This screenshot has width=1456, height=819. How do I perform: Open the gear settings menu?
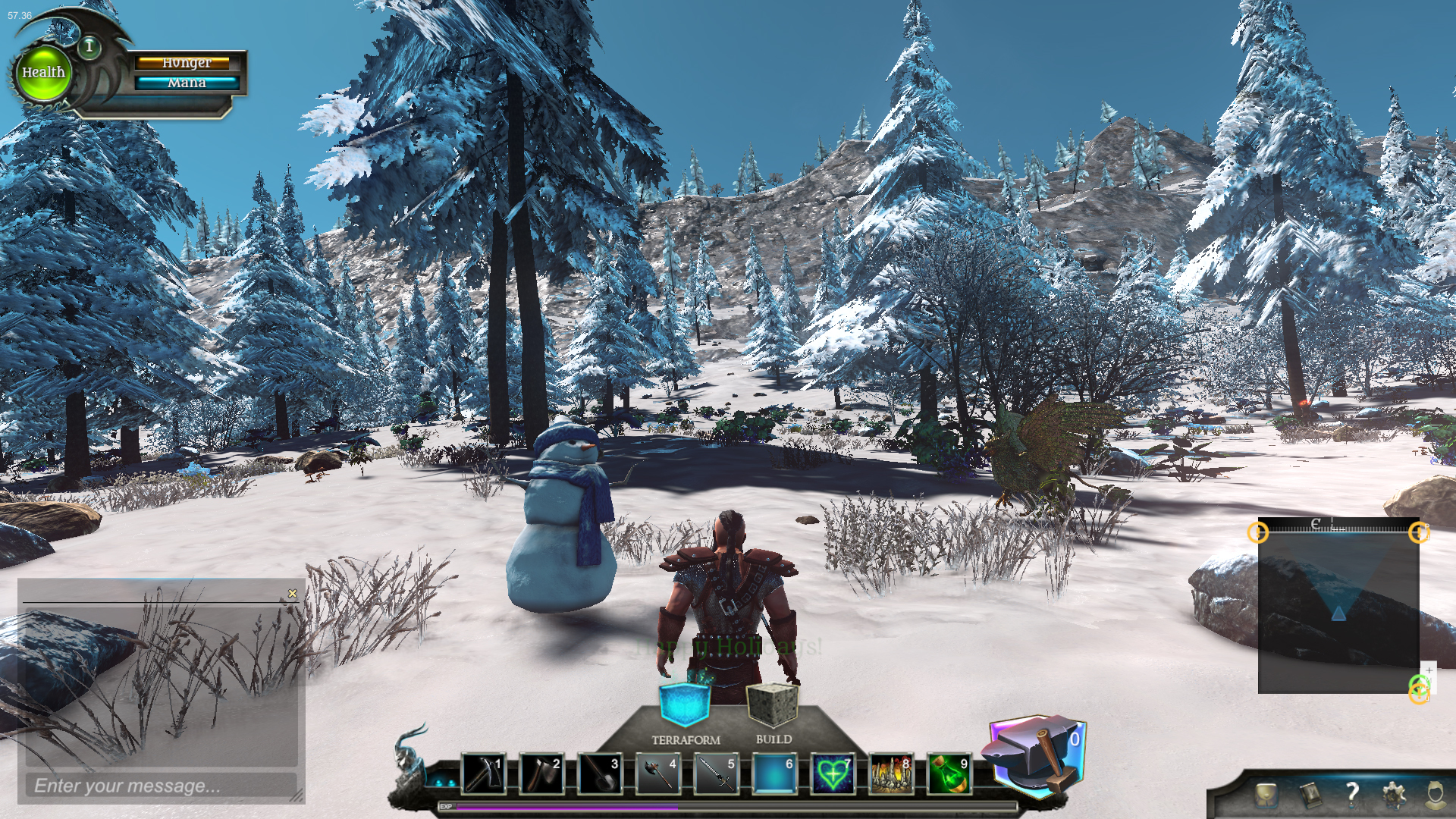(1394, 794)
